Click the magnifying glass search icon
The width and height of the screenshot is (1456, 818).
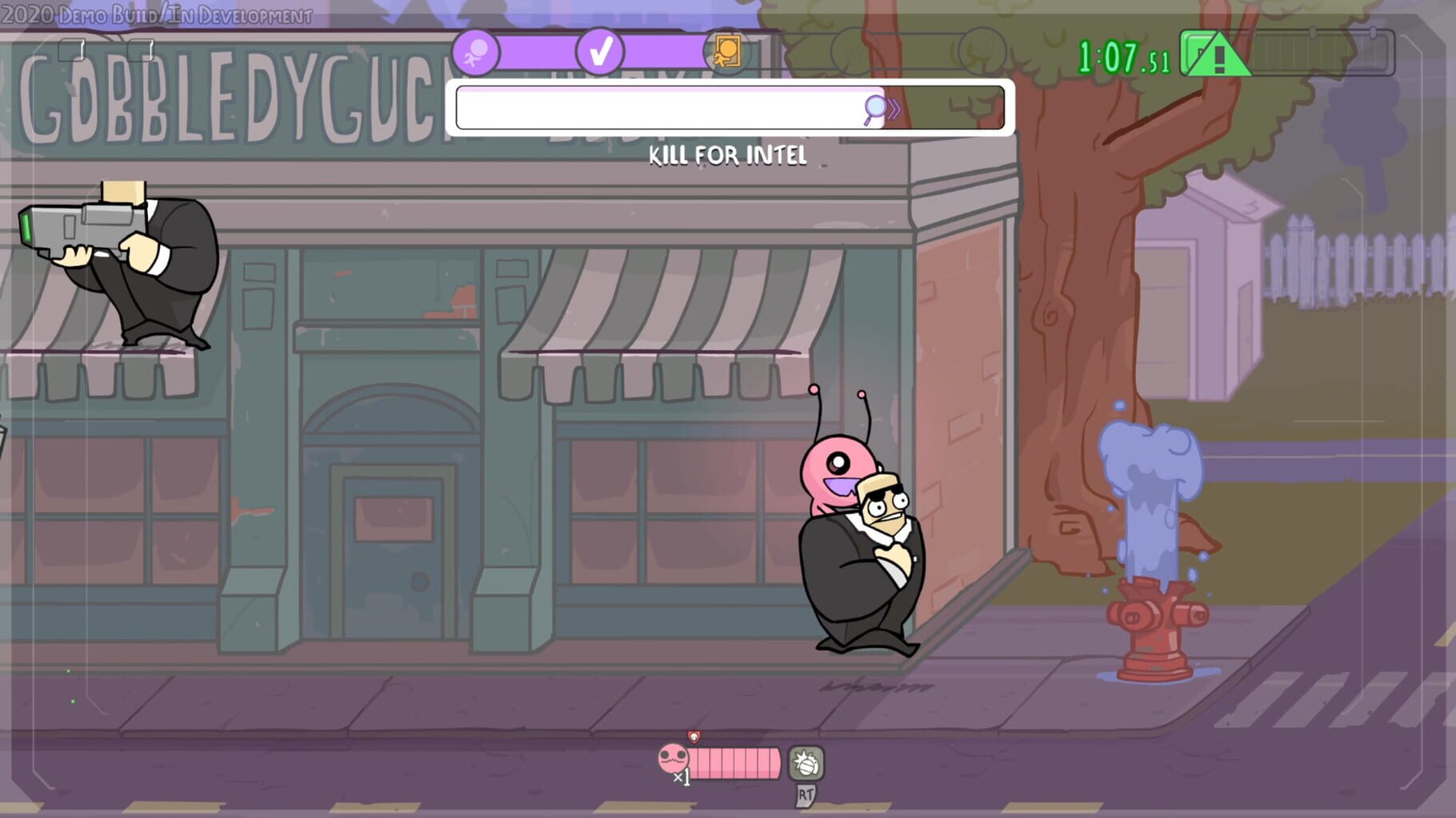click(x=874, y=106)
